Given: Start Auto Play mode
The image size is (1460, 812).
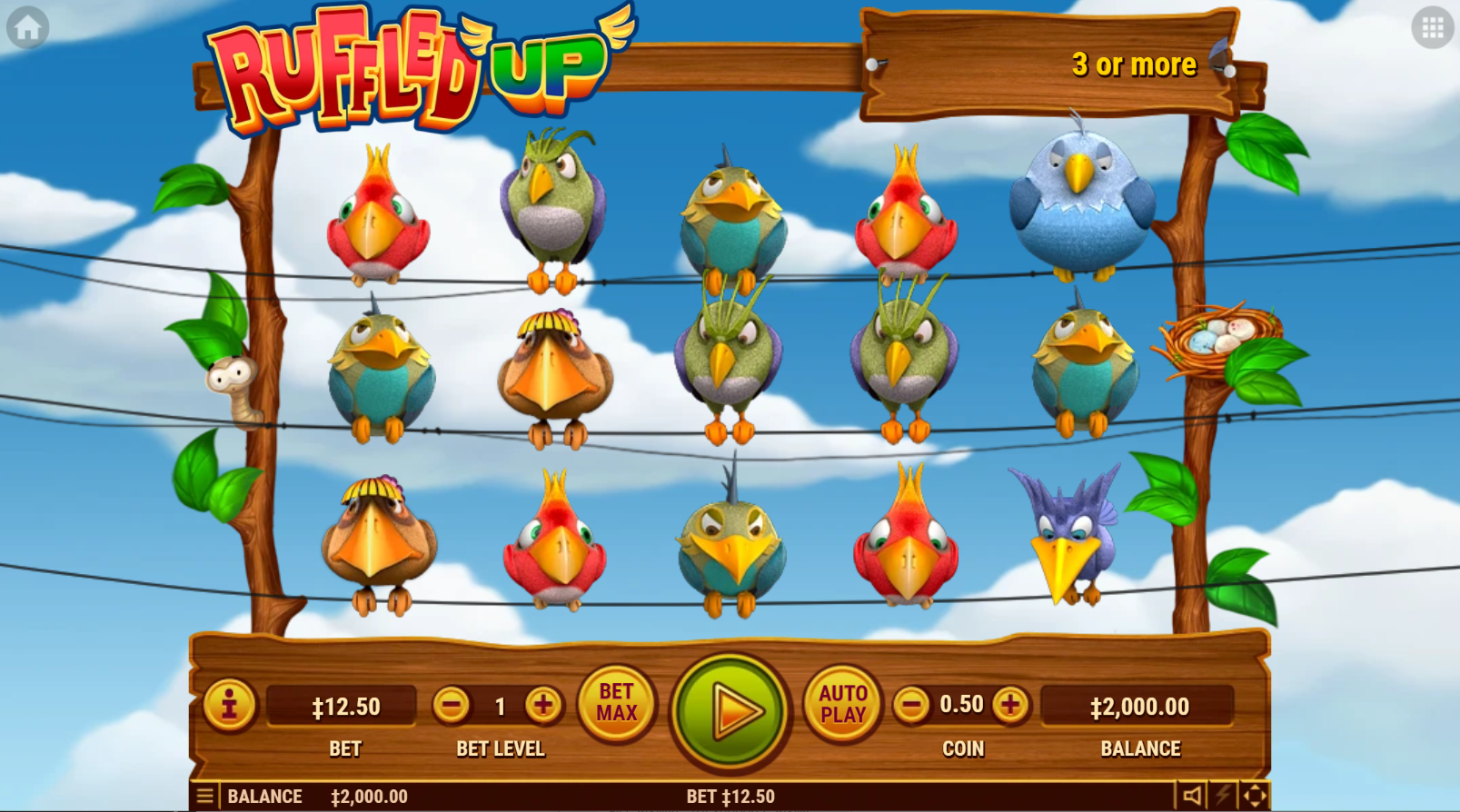Looking at the screenshot, I should [842, 704].
